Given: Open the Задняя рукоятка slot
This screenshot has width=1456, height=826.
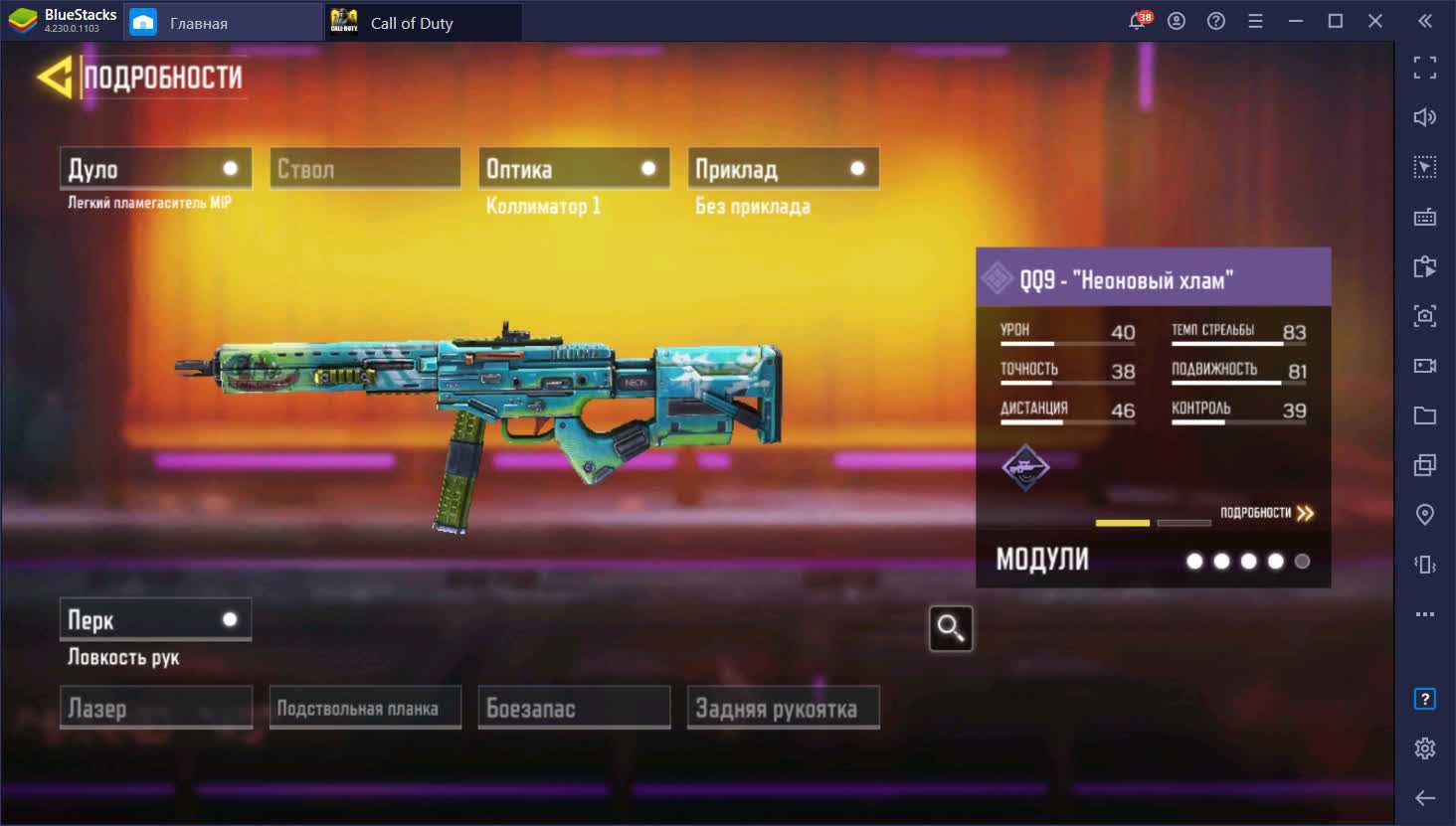Looking at the screenshot, I should point(783,708).
